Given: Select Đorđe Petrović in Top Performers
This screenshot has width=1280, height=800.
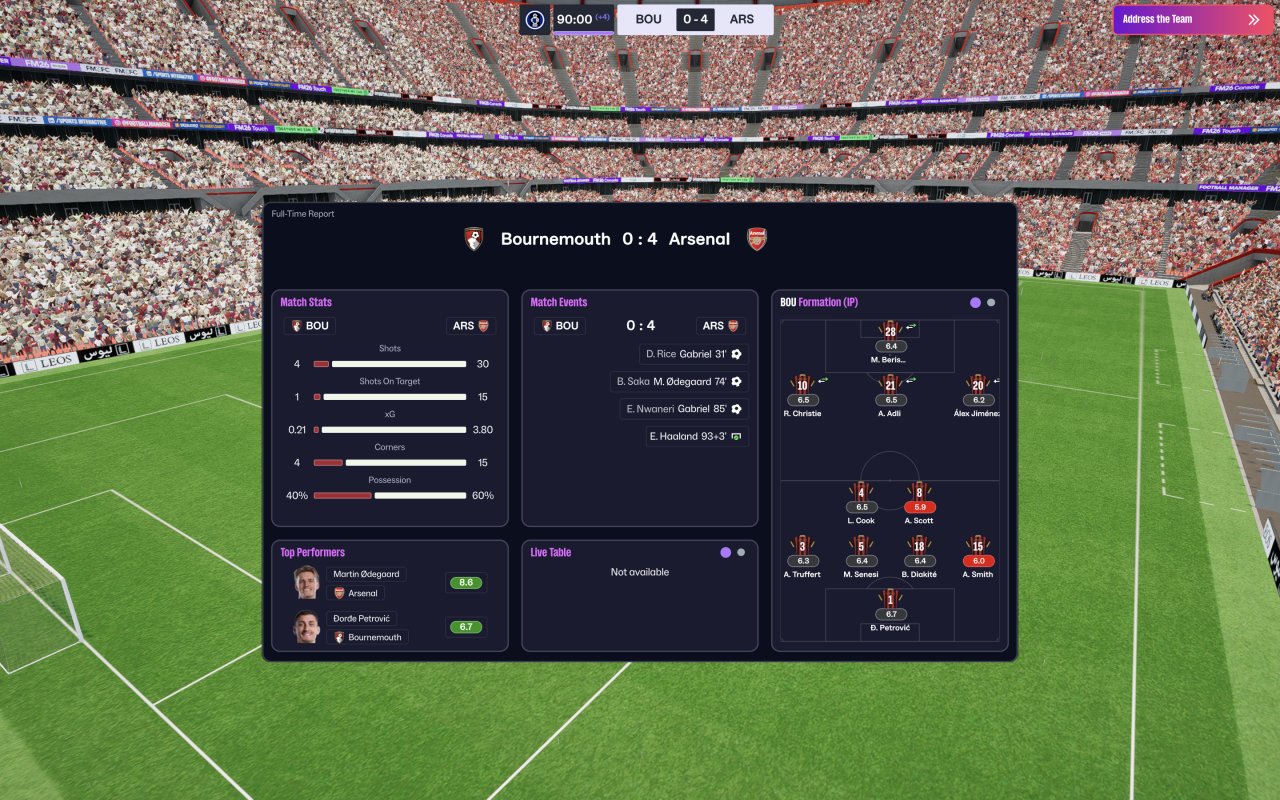Looking at the screenshot, I should coord(364,619).
